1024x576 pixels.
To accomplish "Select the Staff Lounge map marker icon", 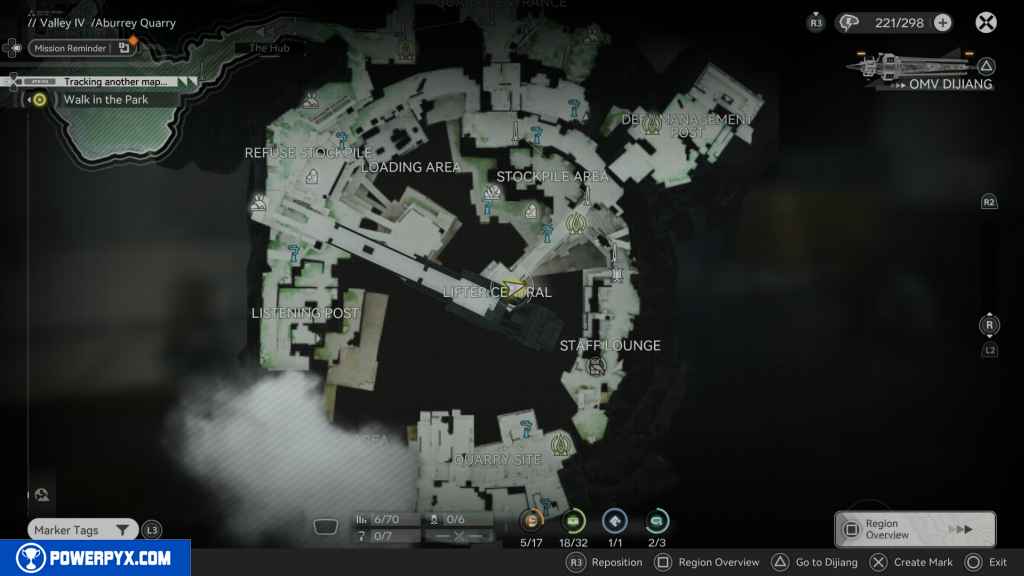I will pyautogui.click(x=595, y=366).
